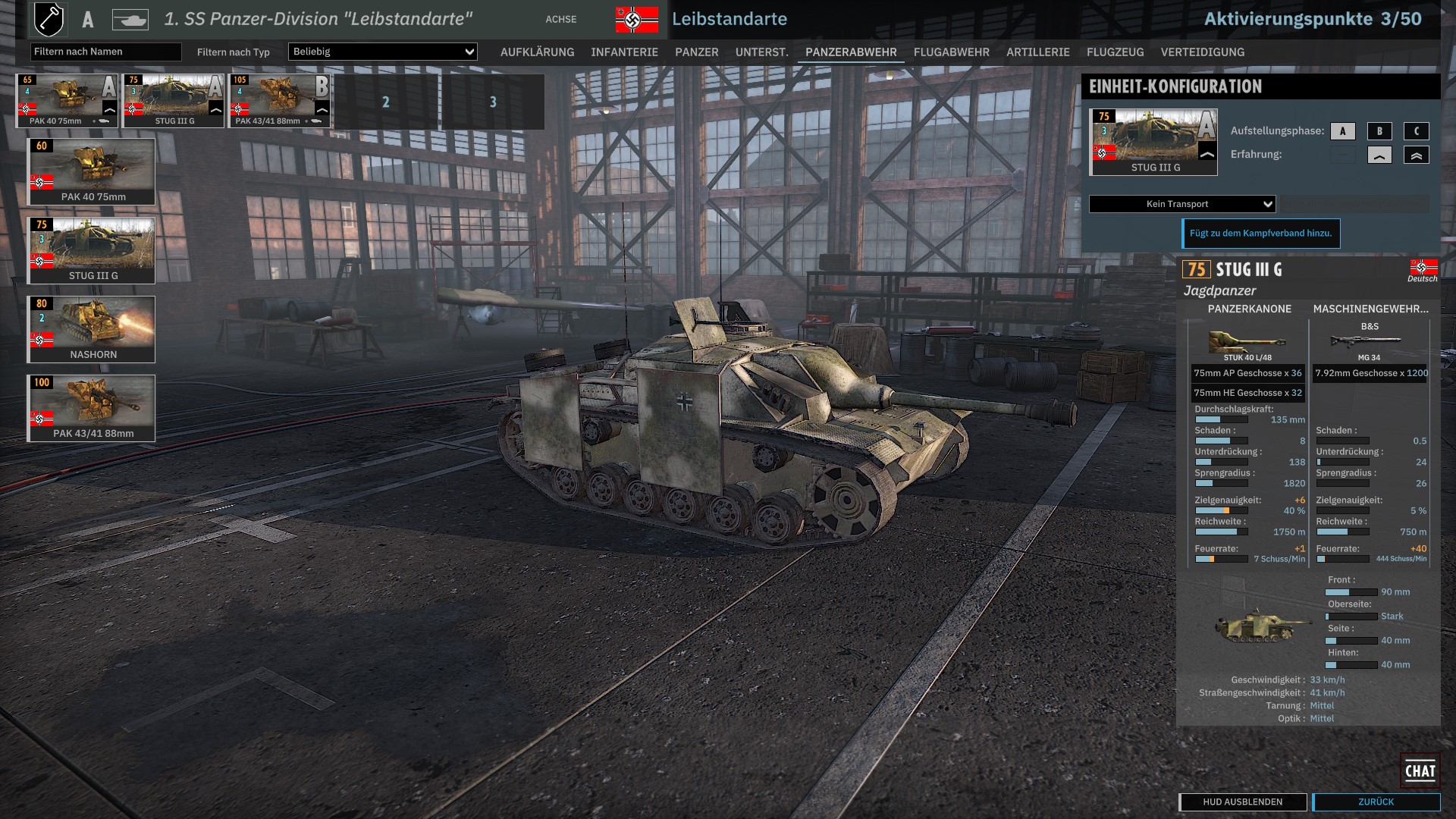Switch to the FLUGABWEHR tab
This screenshot has width=1456, height=819.
[951, 52]
